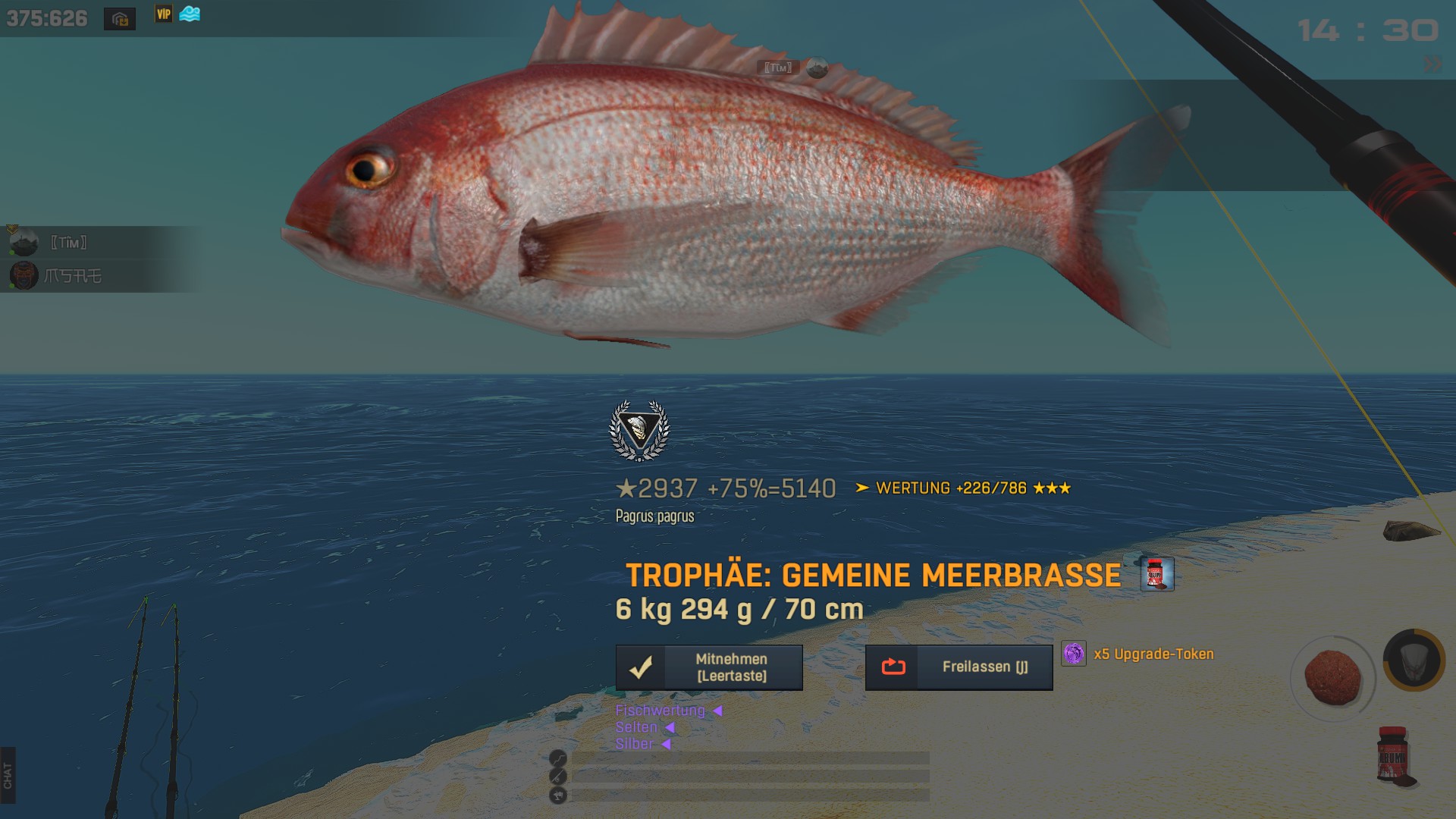Open the chat panel tab
The width and height of the screenshot is (1456, 819).
coord(8,775)
